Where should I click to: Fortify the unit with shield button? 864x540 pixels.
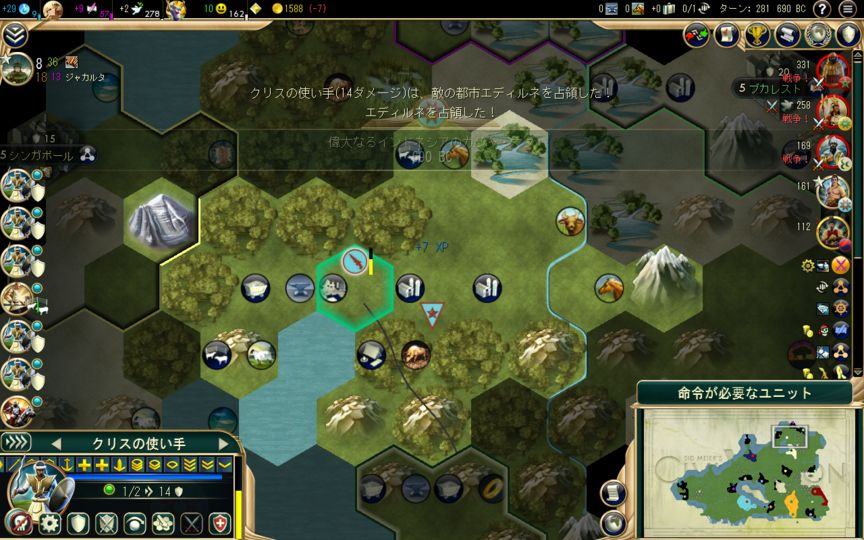[78, 523]
